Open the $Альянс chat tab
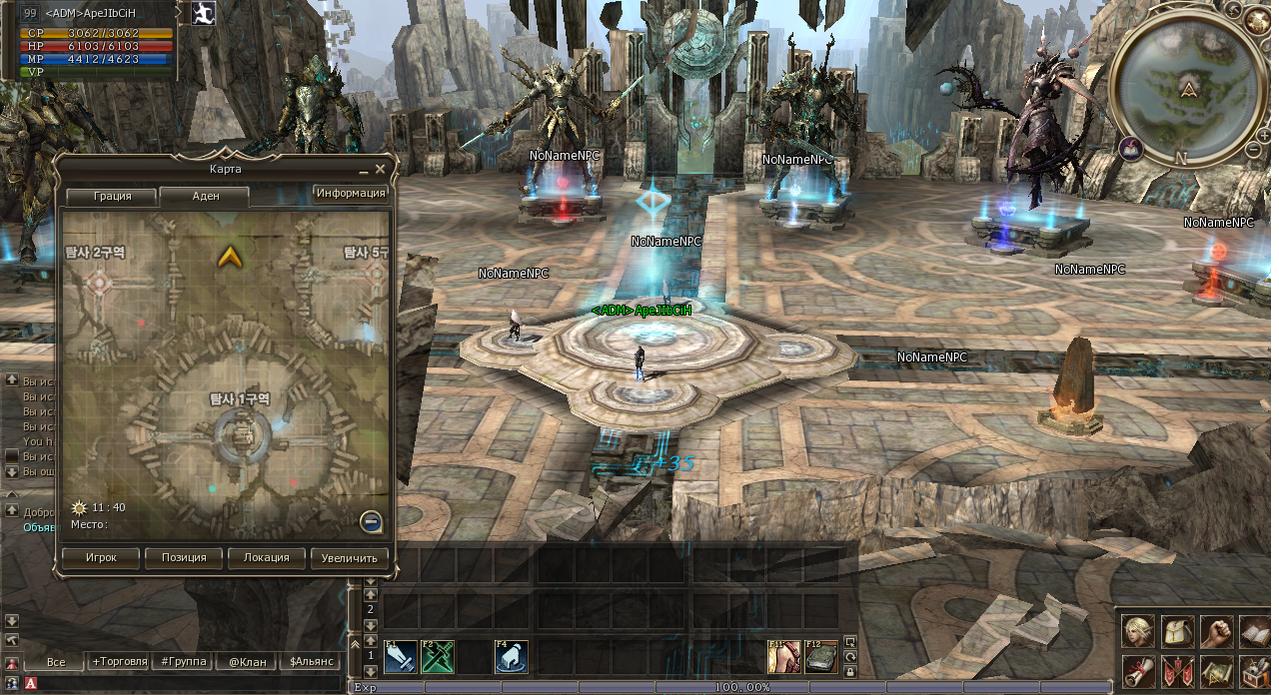Image resolution: width=1279 pixels, height=695 pixels. pyautogui.click(x=310, y=662)
